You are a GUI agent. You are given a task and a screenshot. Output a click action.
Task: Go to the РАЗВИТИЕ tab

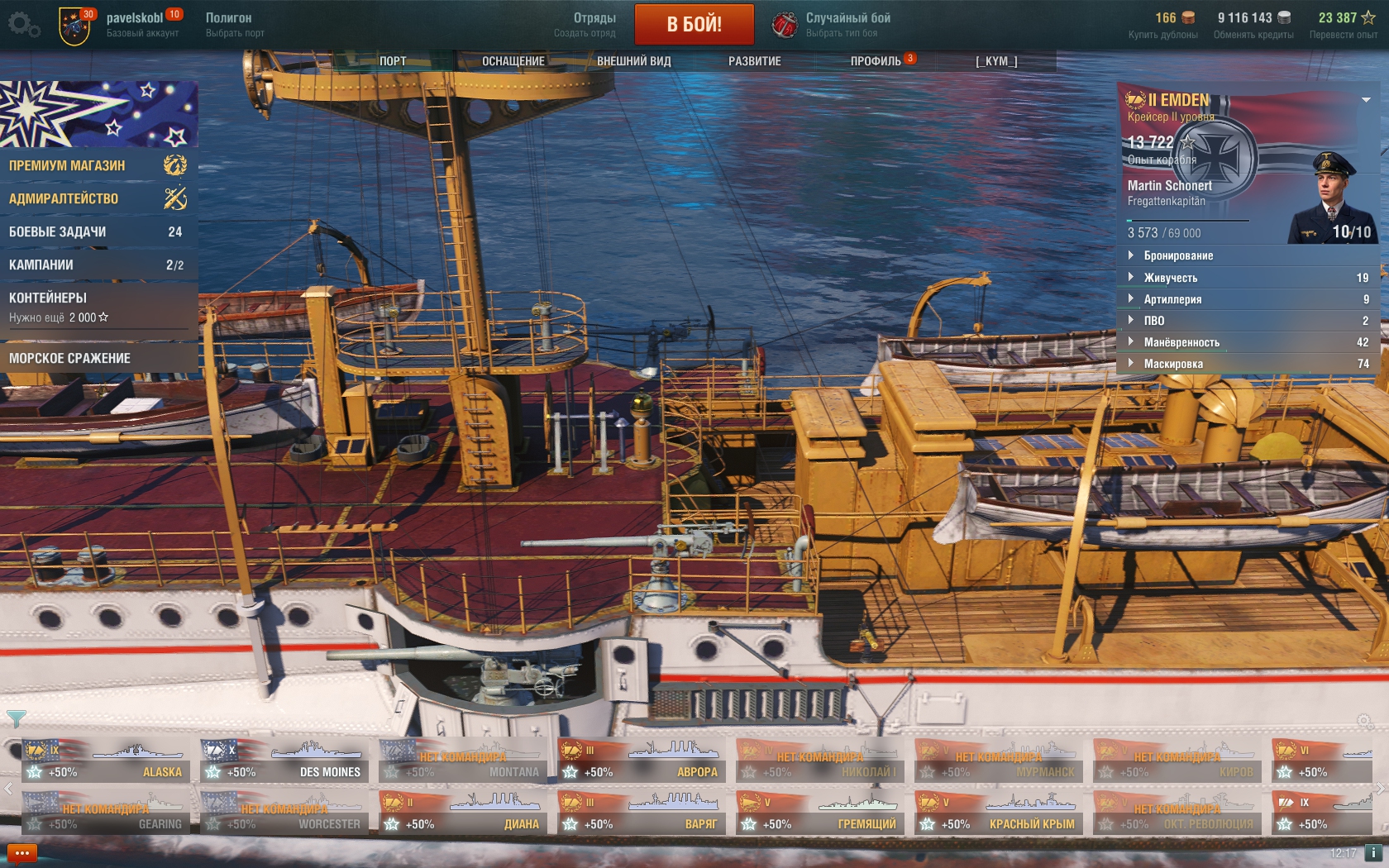coord(754,61)
